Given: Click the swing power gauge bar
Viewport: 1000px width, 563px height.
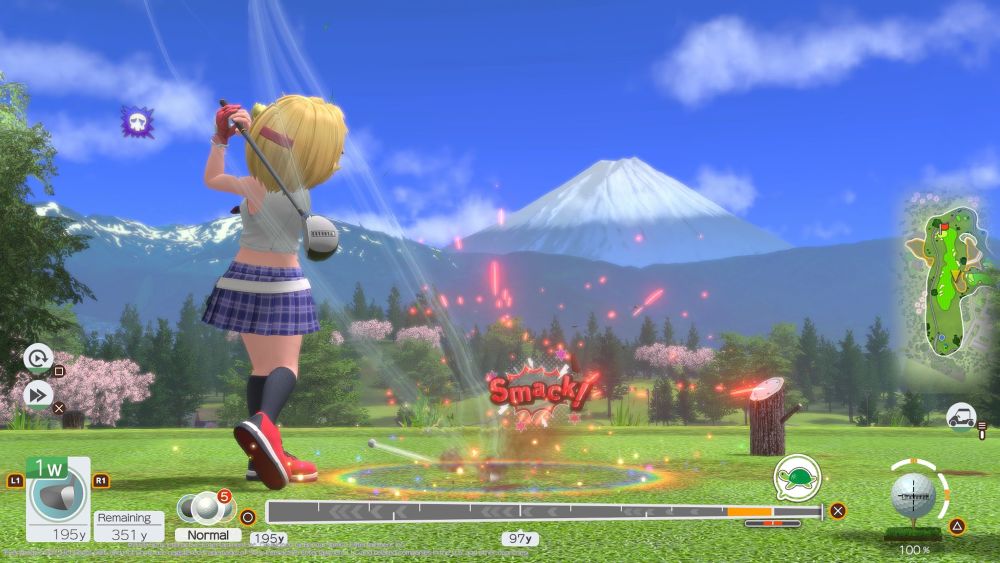Looking at the screenshot, I should point(545,512).
